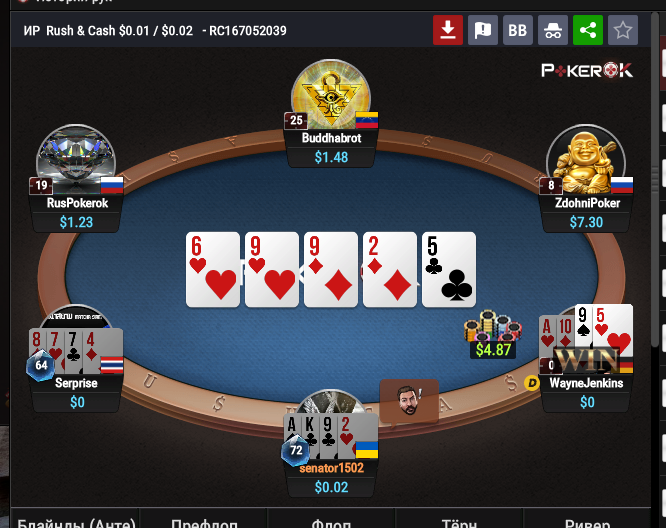This screenshot has width=666, height=528.
Task: Open WayneJenkins player name panel
Action: click(x=587, y=383)
